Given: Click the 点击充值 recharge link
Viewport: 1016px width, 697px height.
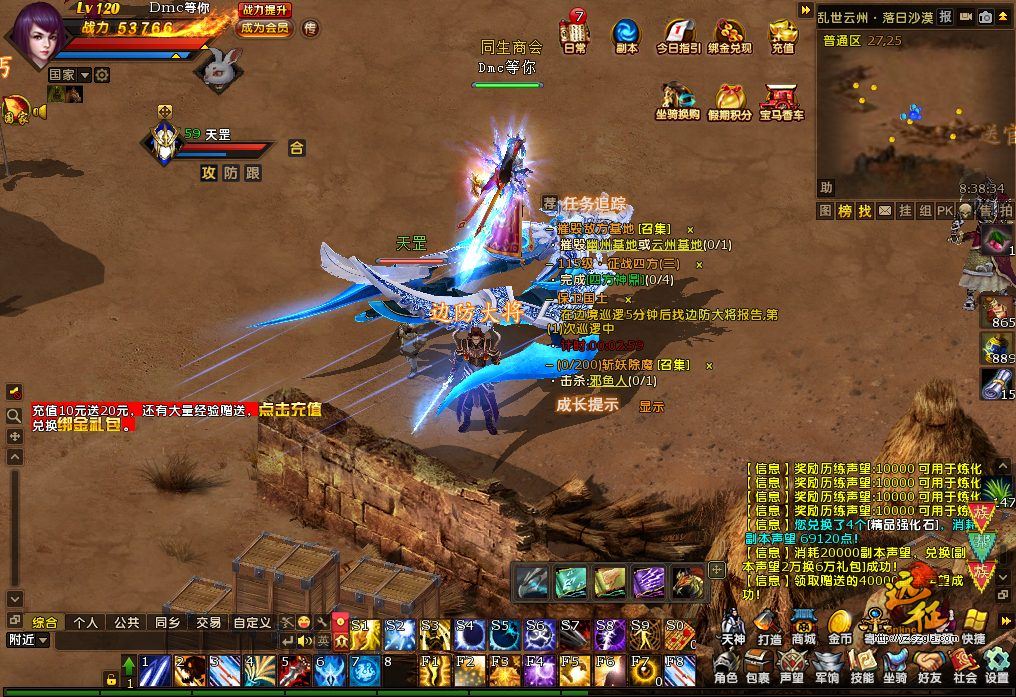Looking at the screenshot, I should pos(290,410).
